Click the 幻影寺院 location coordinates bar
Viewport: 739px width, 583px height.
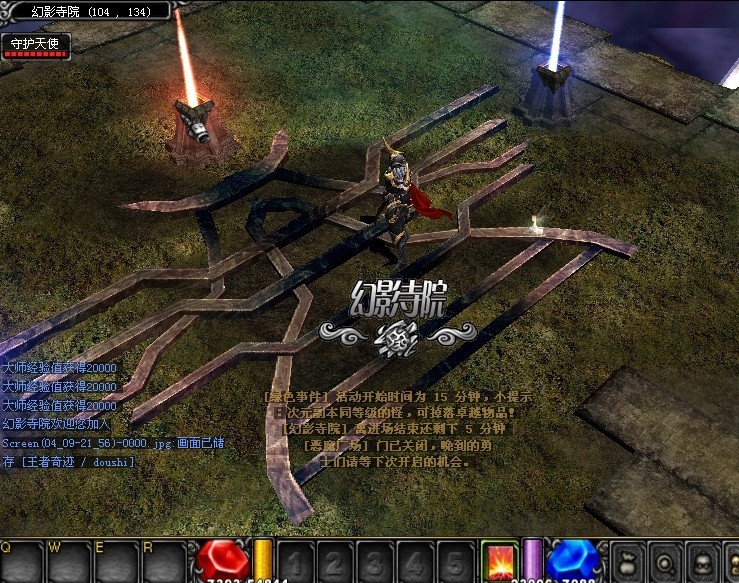90,11
